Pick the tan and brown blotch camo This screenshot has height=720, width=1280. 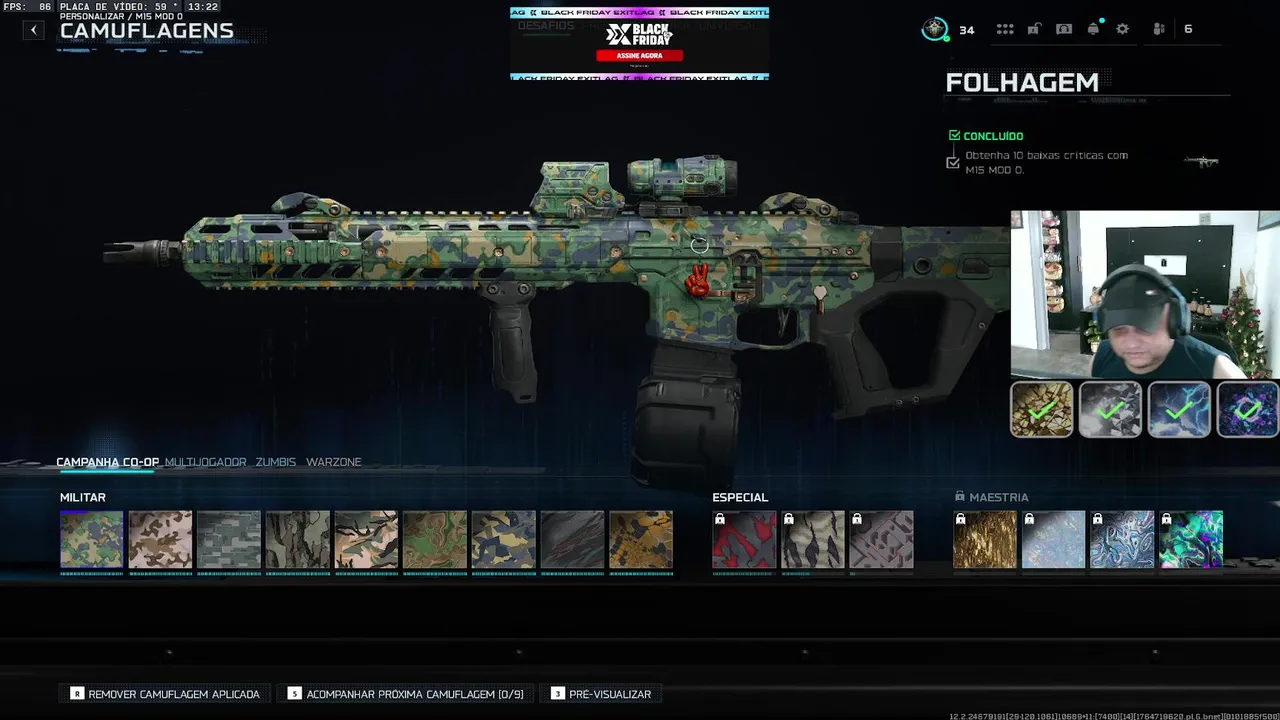click(160, 540)
